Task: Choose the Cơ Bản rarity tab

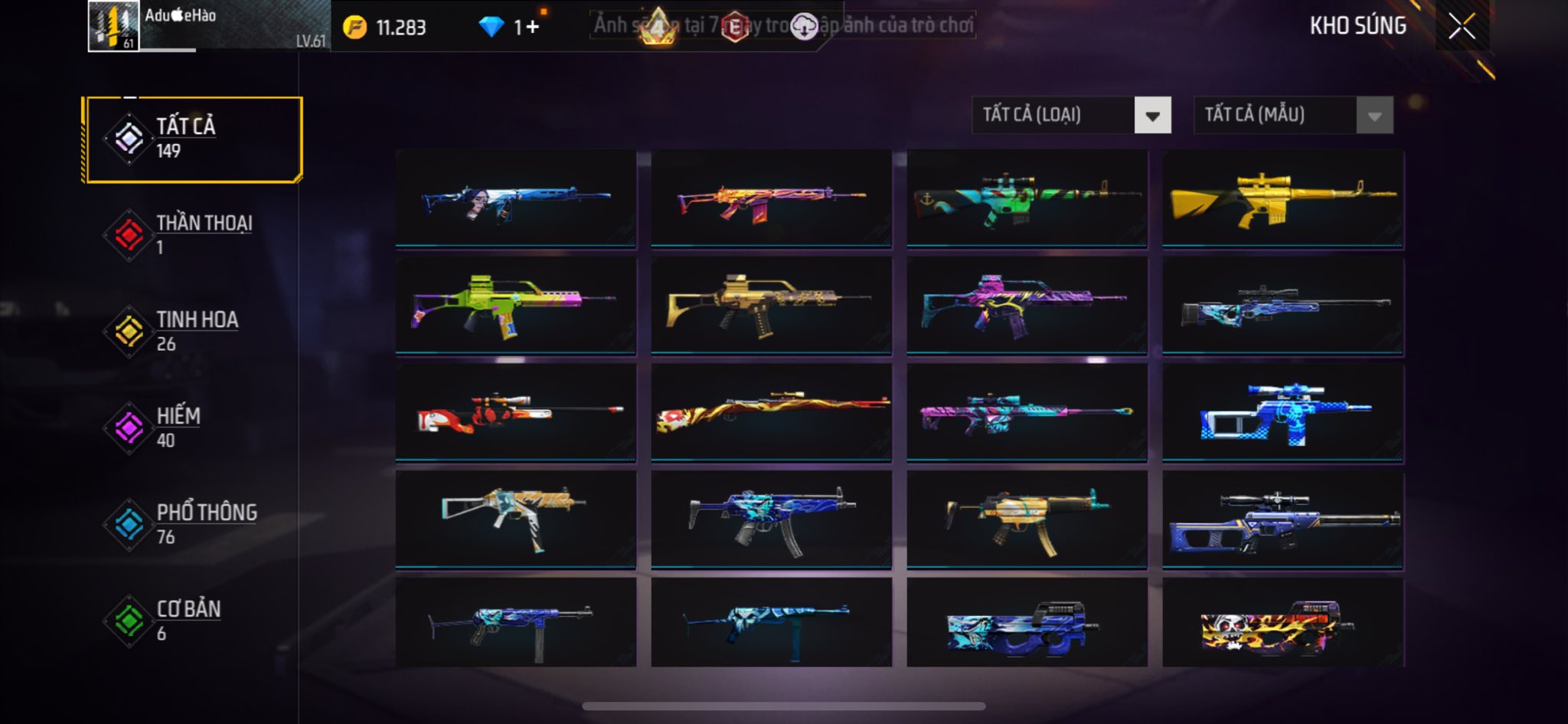Action: point(193,621)
